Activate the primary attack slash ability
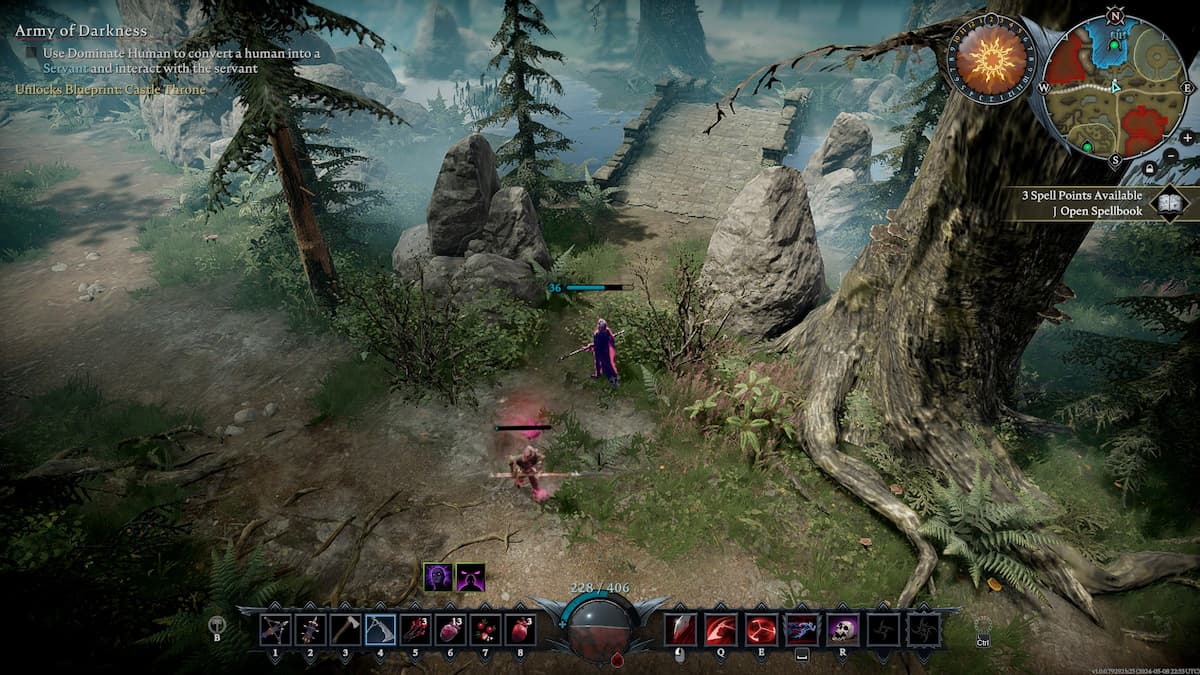1200x675 pixels. pos(681,629)
